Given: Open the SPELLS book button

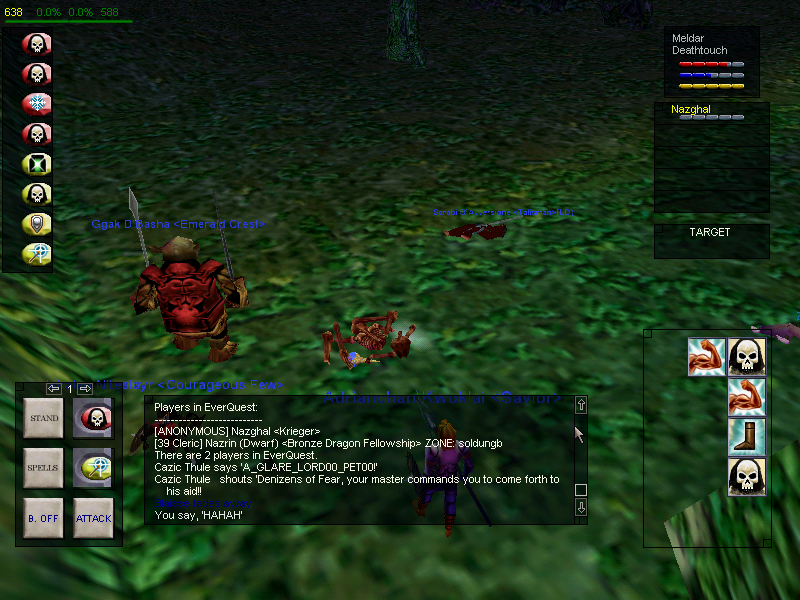Looking at the screenshot, I should 44,468.
